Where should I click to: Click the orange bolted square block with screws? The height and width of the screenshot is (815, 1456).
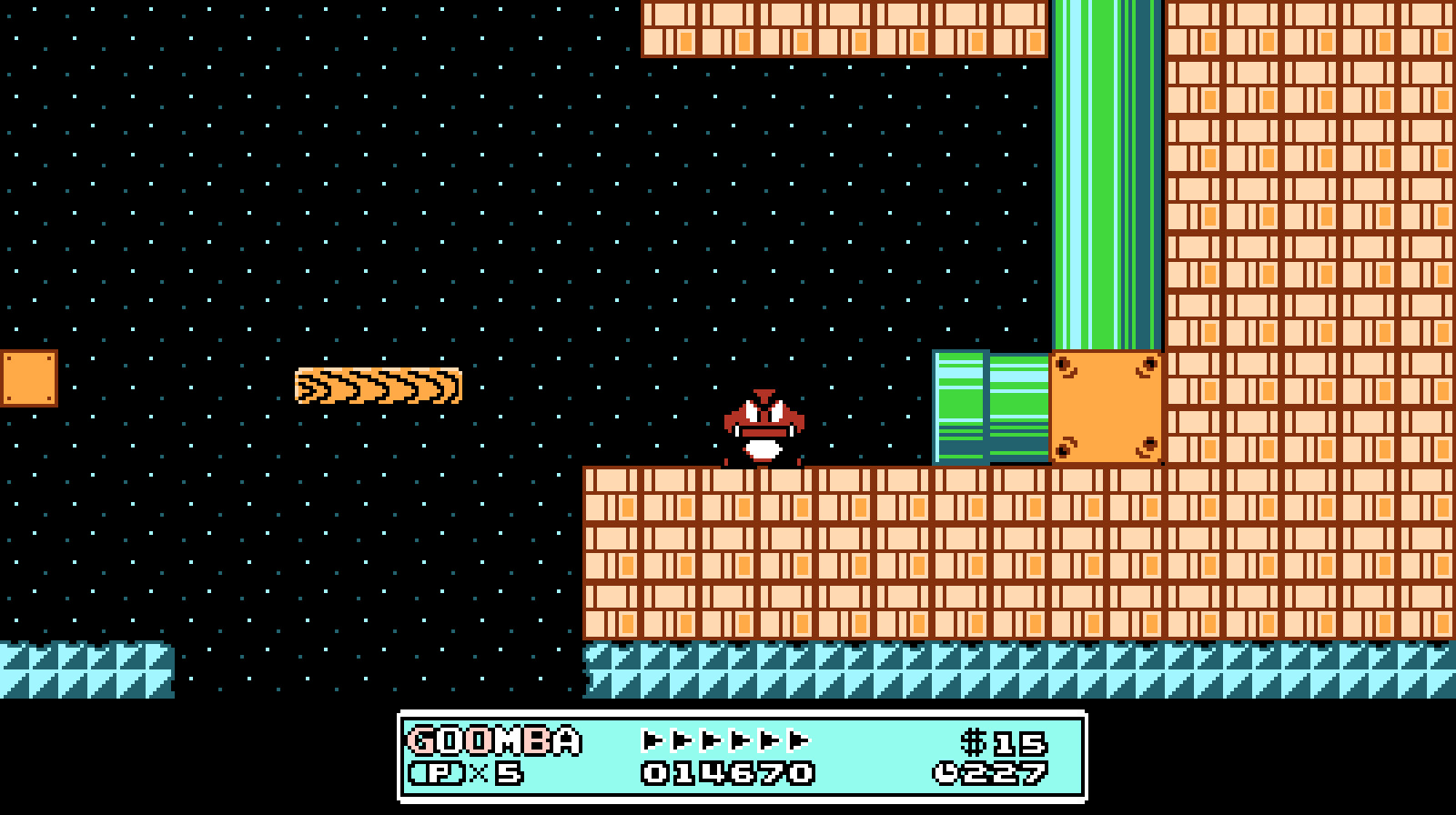coord(1108,409)
